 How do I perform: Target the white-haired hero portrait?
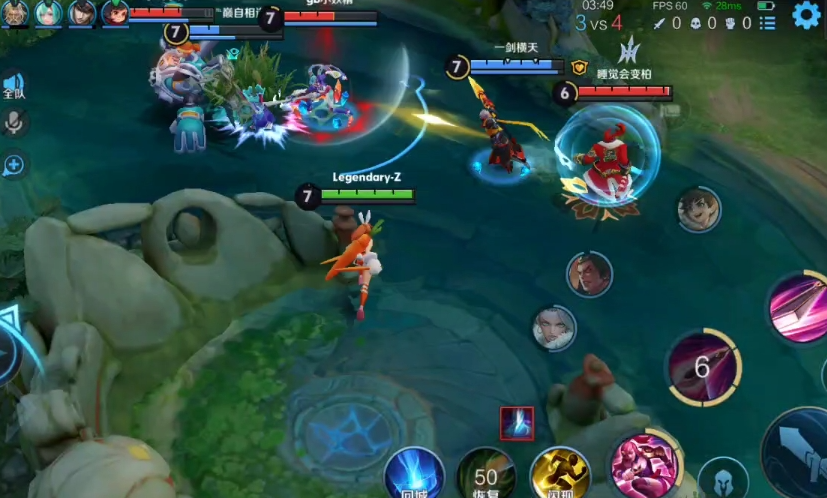point(555,328)
